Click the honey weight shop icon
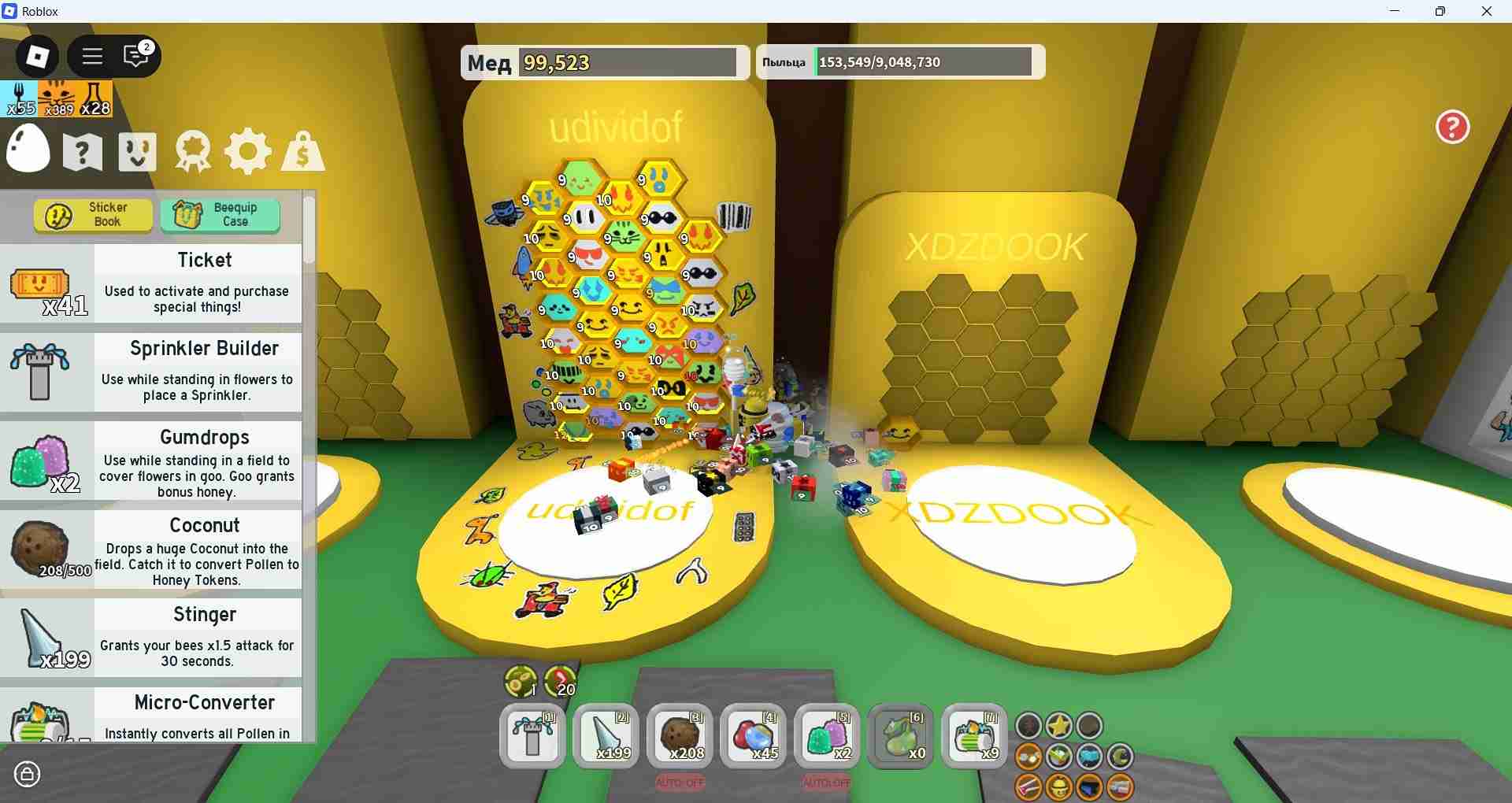 click(302, 151)
